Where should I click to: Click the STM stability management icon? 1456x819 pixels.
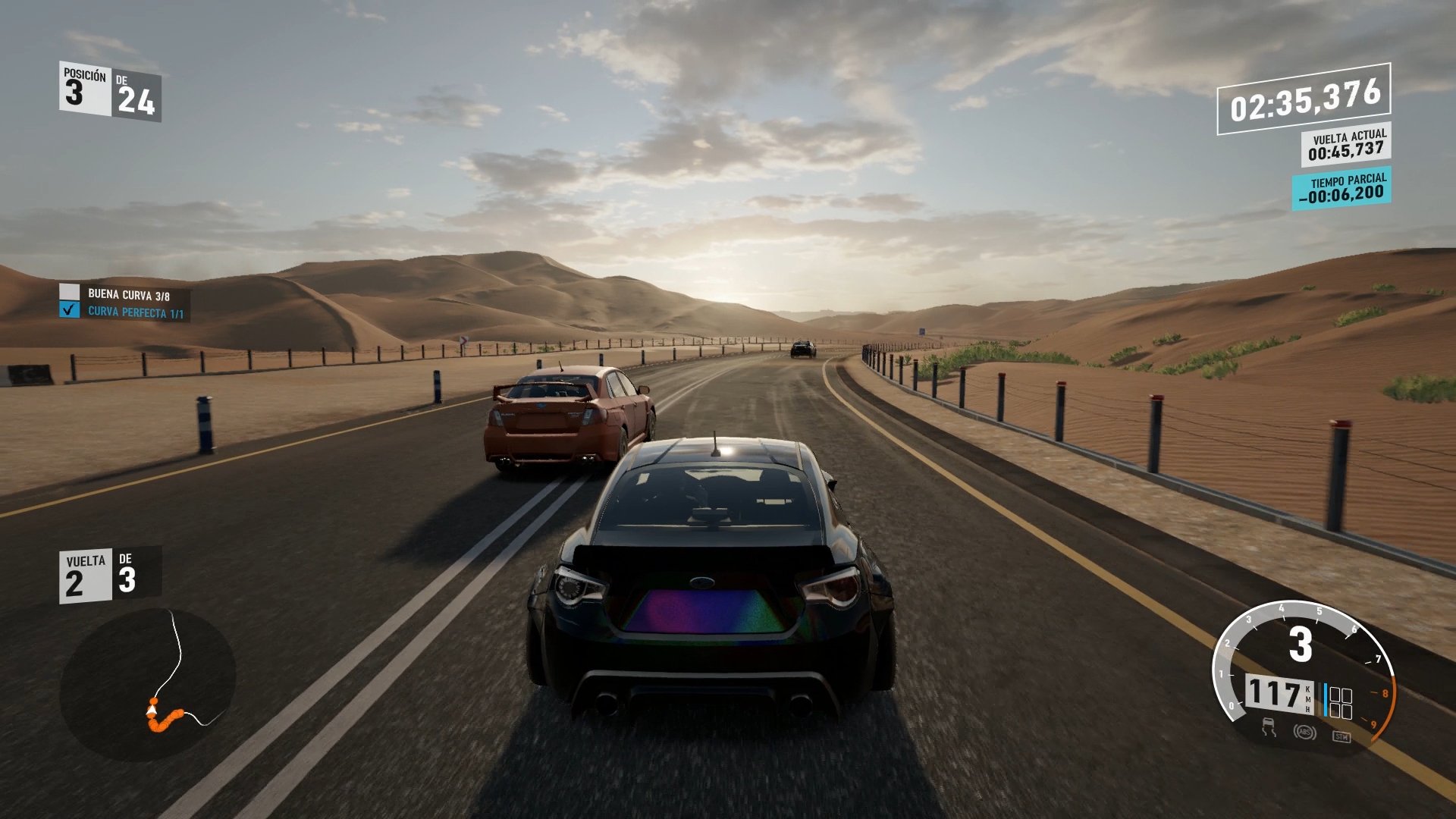pyautogui.click(x=1342, y=737)
